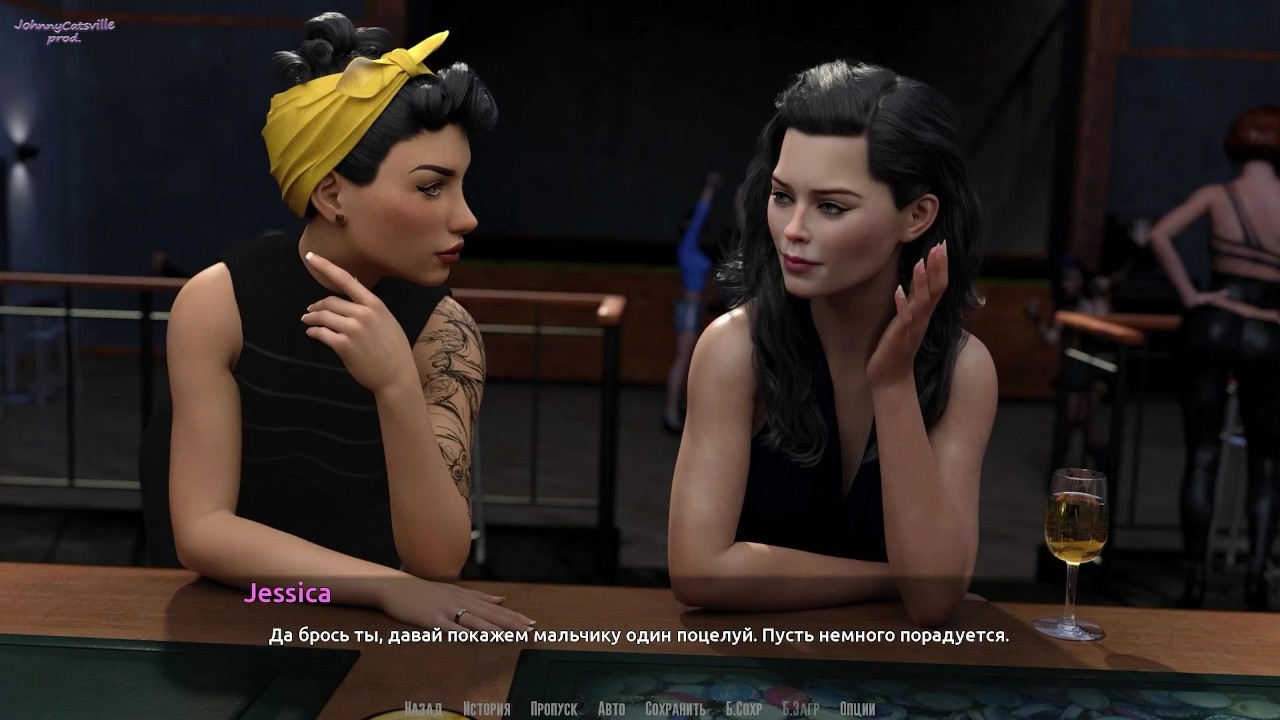Viewport: 1280px width, 720px height.
Task: Open the Сохранить (Save) menu
Action: click(675, 709)
